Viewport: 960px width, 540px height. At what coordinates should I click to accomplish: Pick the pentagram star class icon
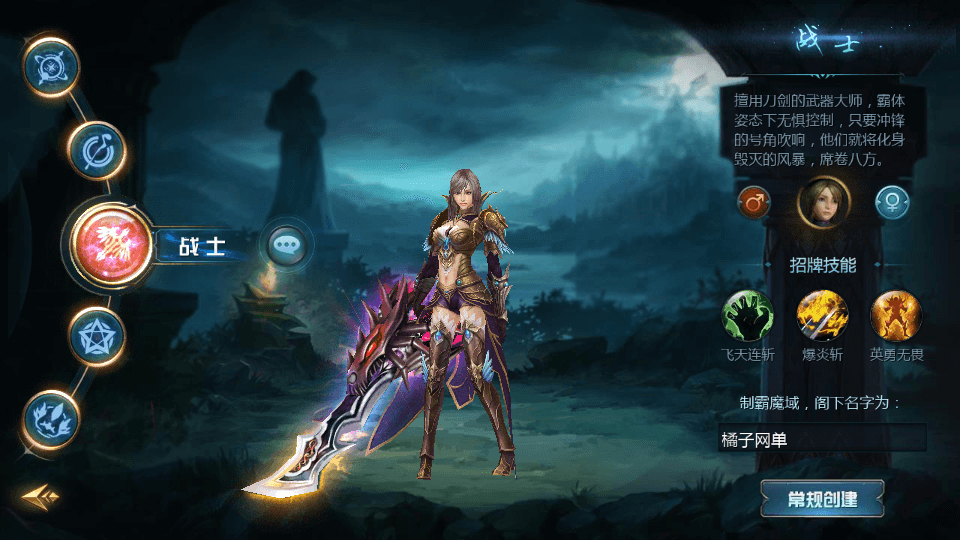tap(97, 334)
